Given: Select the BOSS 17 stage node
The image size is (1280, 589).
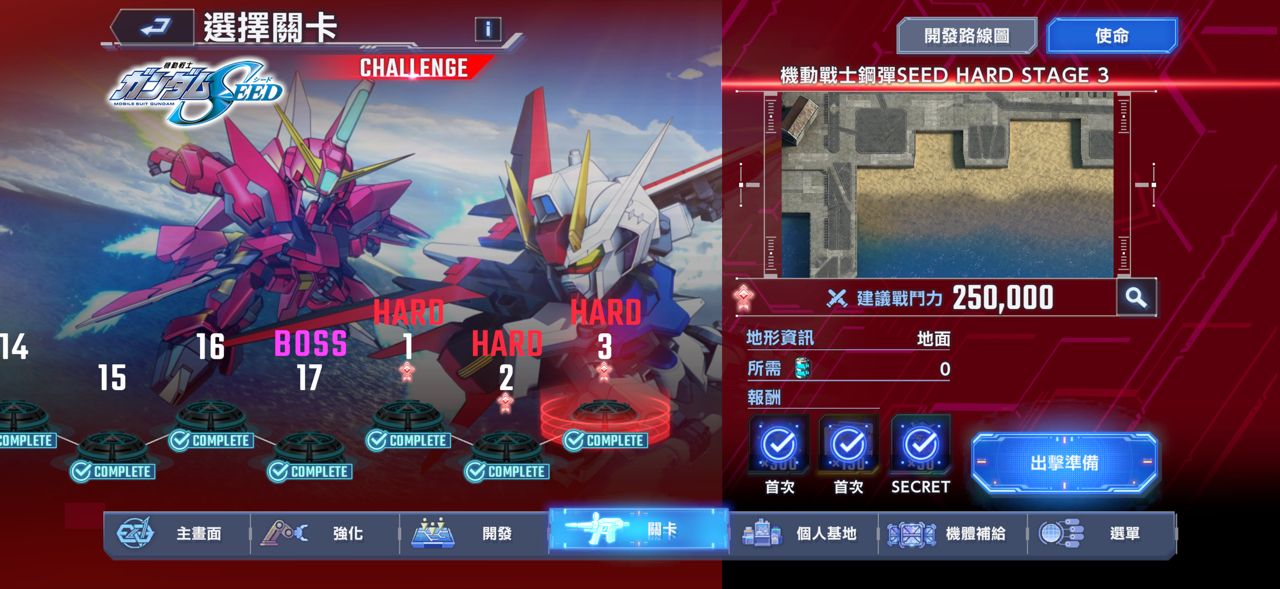Looking at the screenshot, I should (310, 445).
